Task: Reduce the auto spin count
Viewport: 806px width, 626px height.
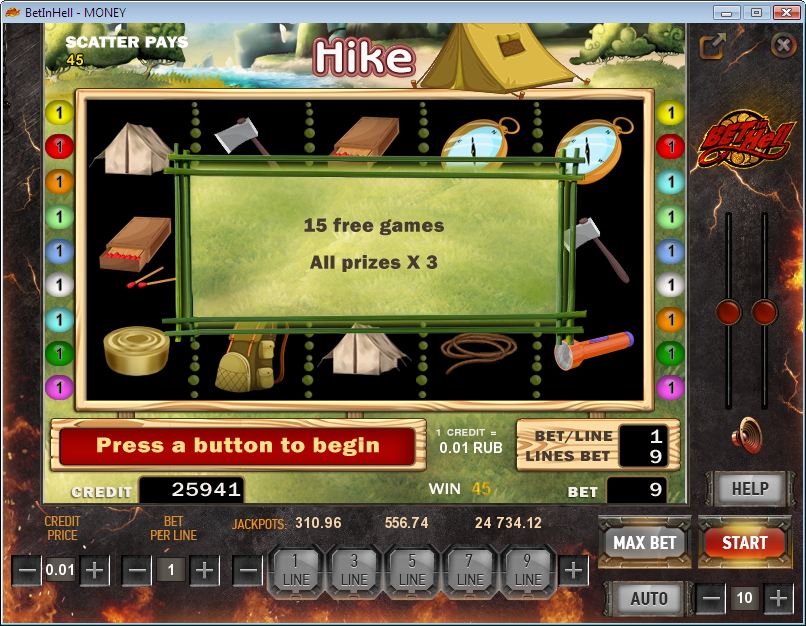Action: click(x=711, y=599)
